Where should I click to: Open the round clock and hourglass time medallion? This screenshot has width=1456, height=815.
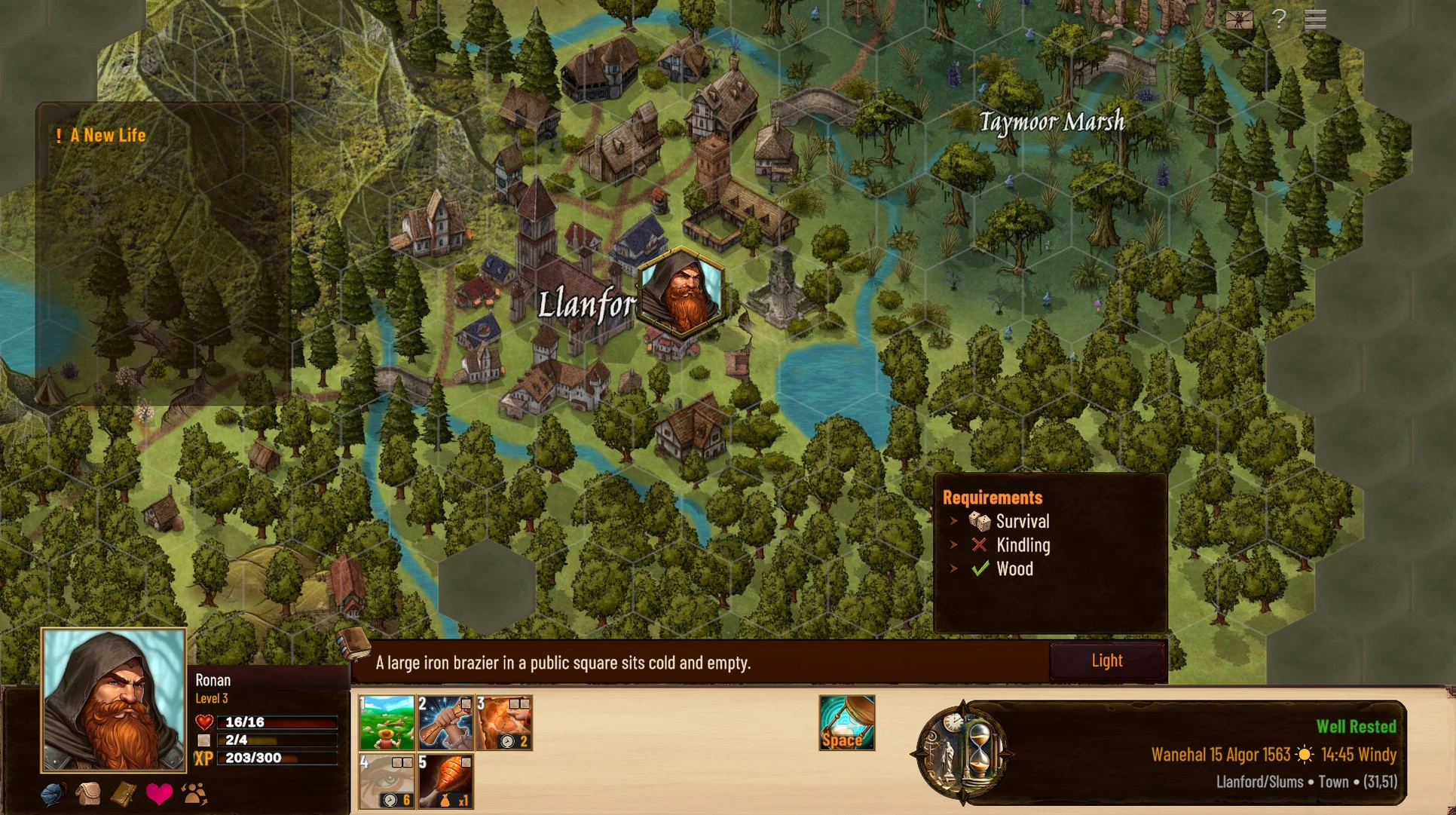960,752
